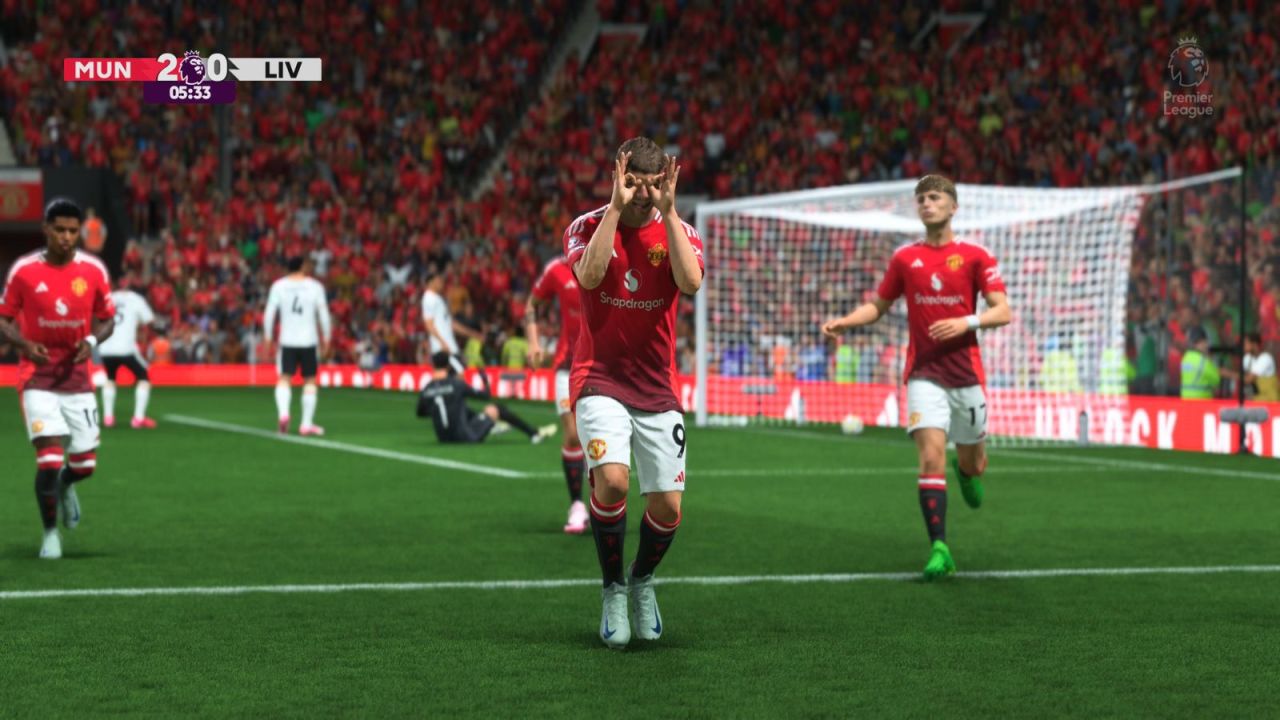
Task: Expand the LIV score digit 0
Action: point(220,69)
